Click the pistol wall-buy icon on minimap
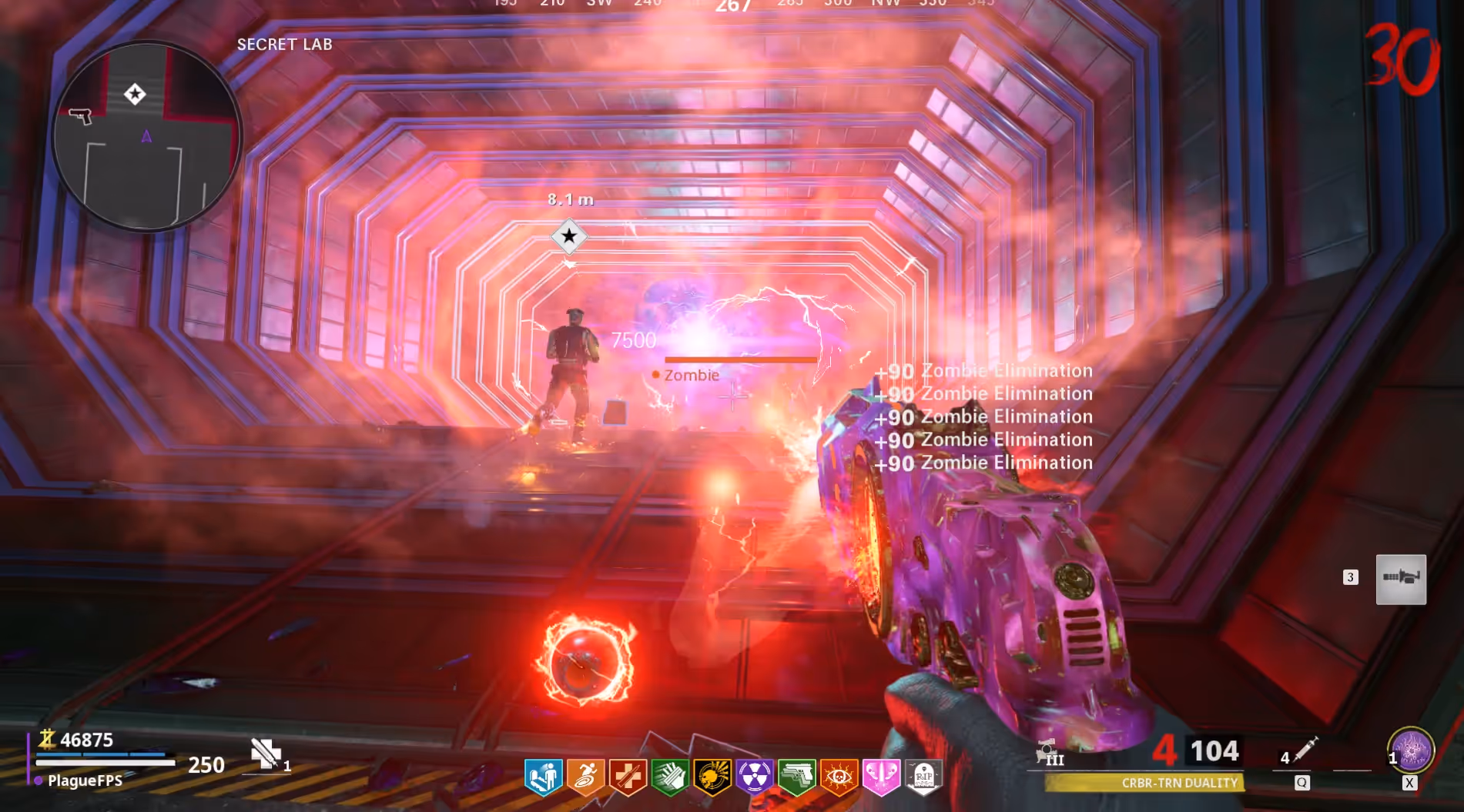 (80, 116)
